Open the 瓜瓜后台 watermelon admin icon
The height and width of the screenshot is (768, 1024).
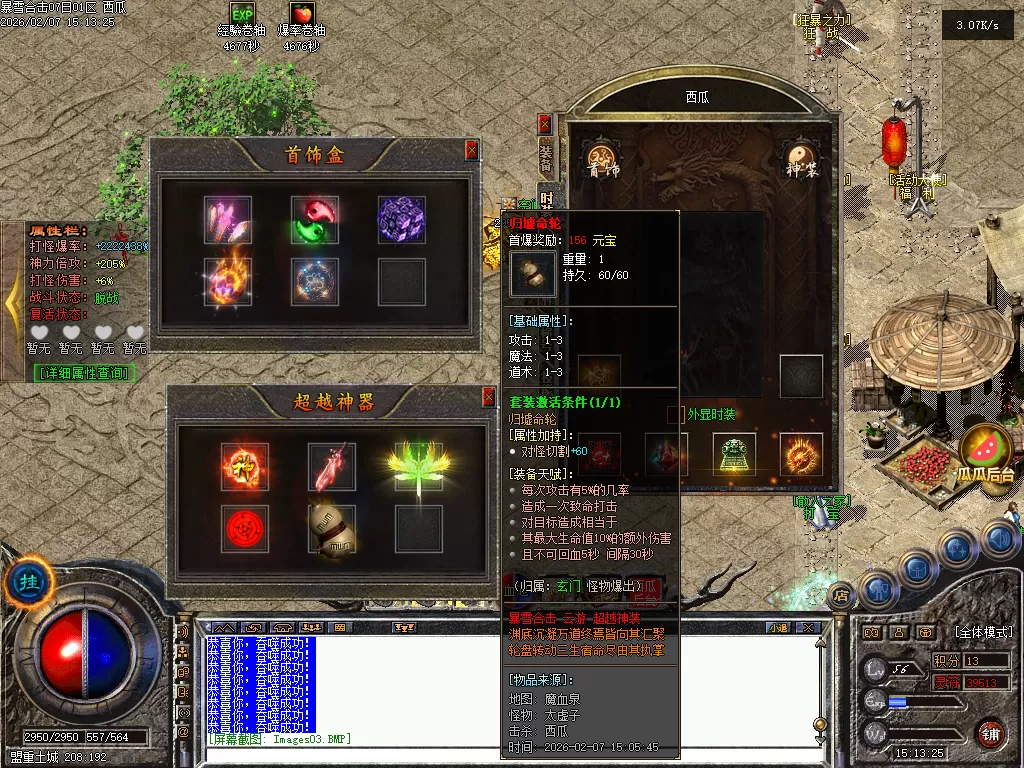986,453
